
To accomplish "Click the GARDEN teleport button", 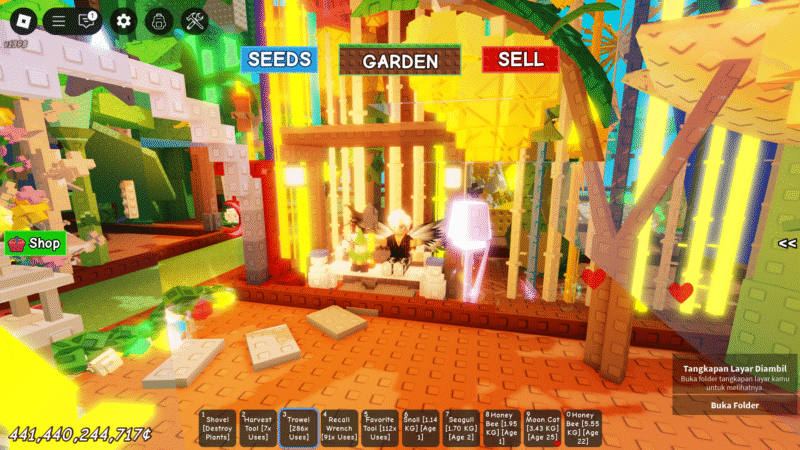I will point(400,61).
